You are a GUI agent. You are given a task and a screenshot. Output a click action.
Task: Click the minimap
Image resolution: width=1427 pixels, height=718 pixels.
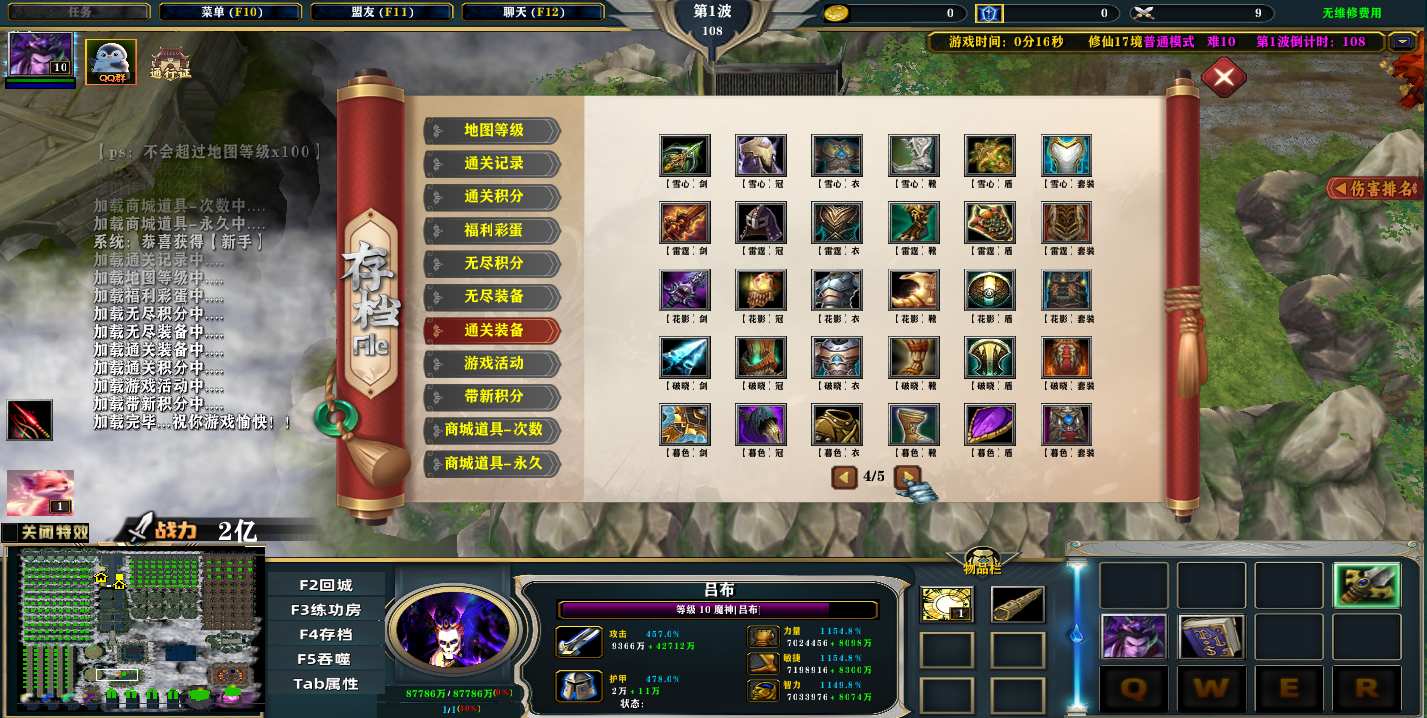point(134,632)
